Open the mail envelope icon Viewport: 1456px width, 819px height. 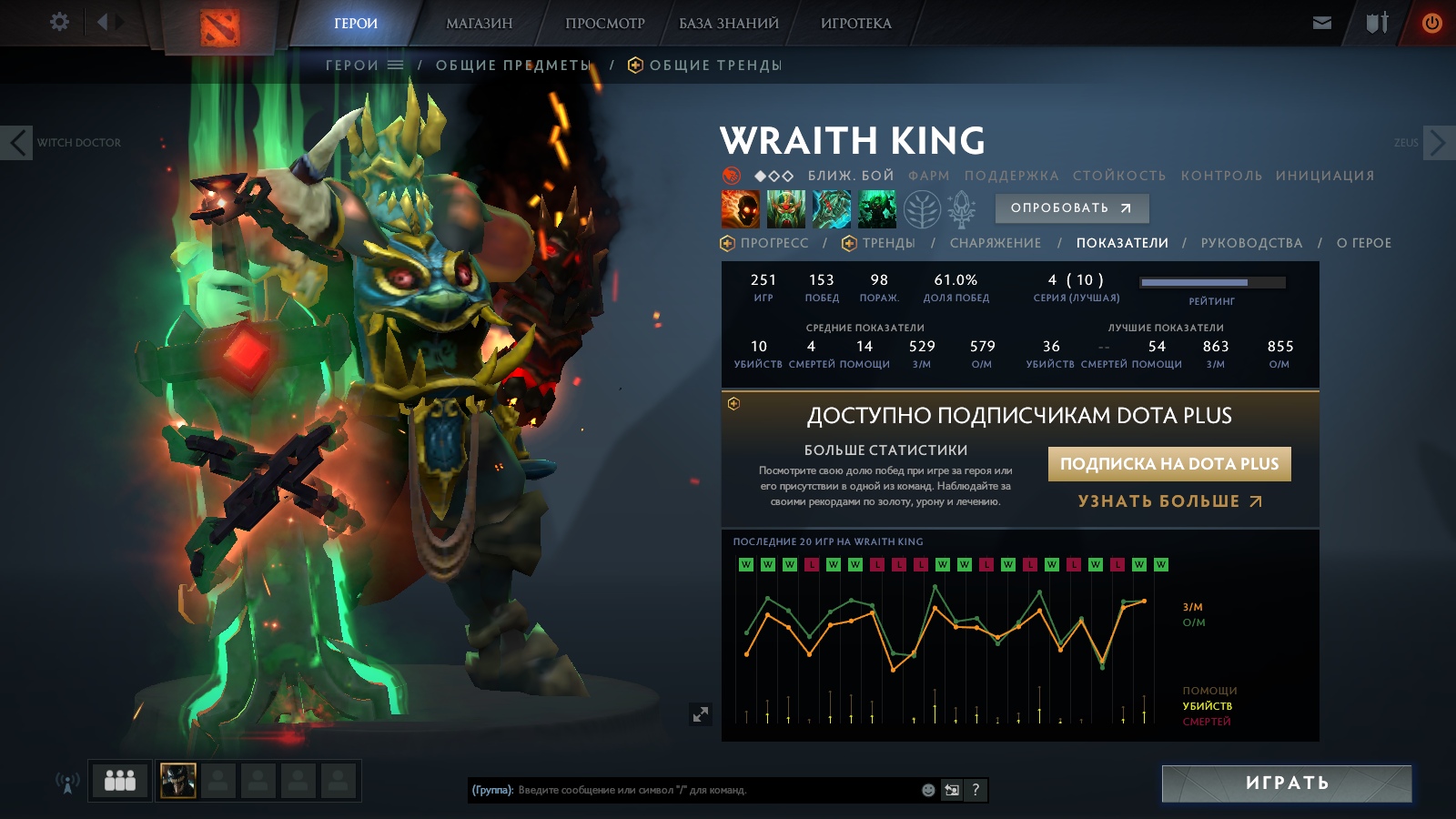tap(1322, 23)
